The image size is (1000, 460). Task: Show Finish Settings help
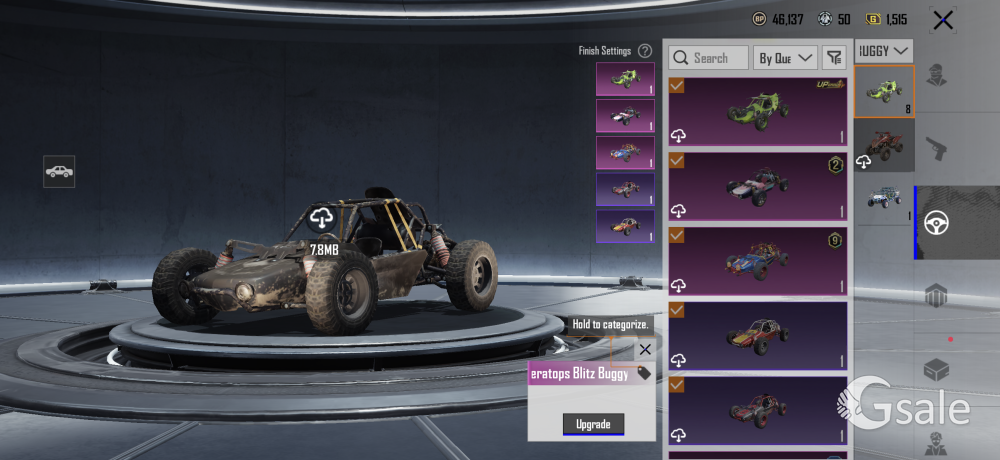645,50
